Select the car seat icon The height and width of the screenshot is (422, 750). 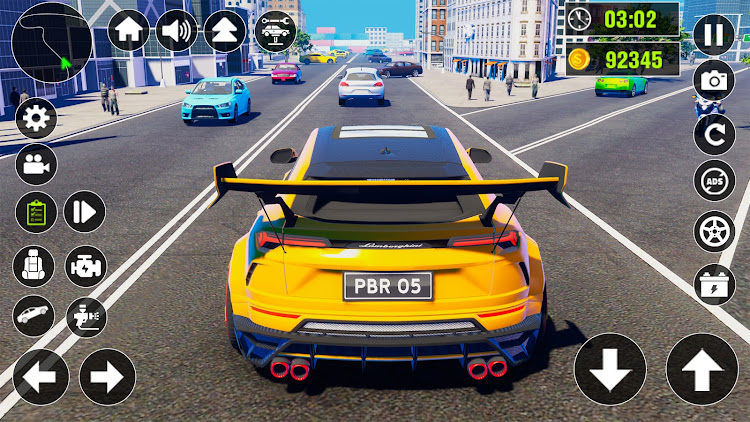[x=33, y=266]
